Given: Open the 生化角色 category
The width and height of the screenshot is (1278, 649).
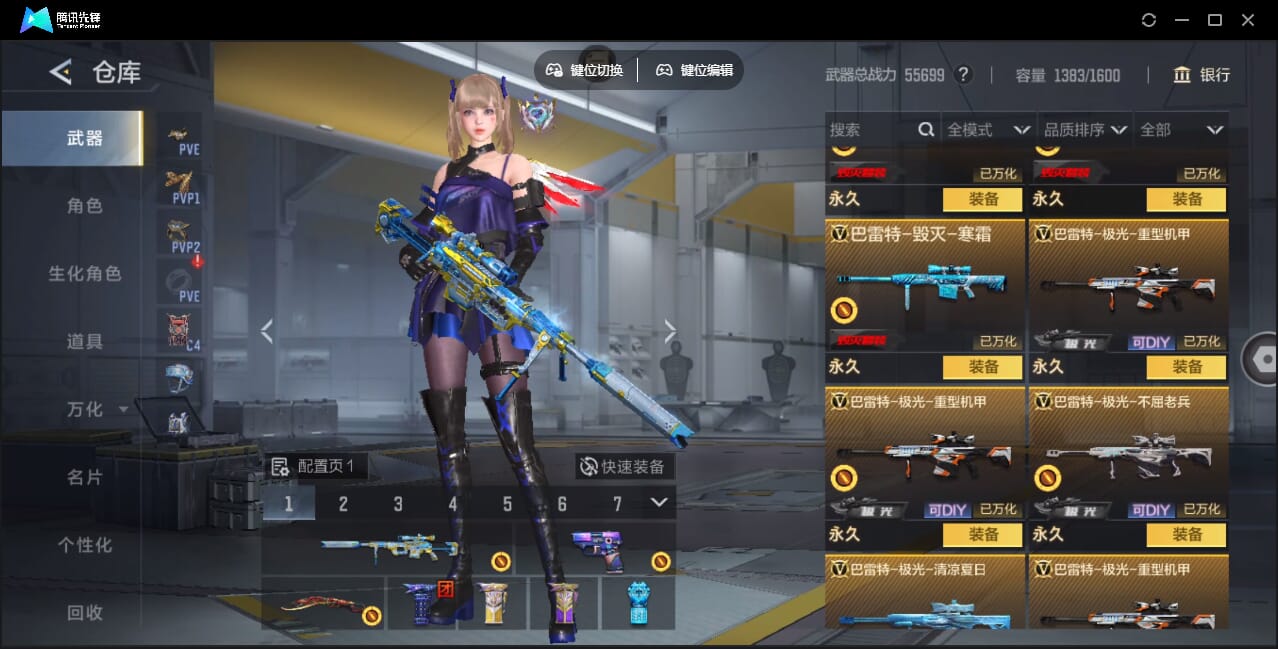Looking at the screenshot, I should (85, 274).
